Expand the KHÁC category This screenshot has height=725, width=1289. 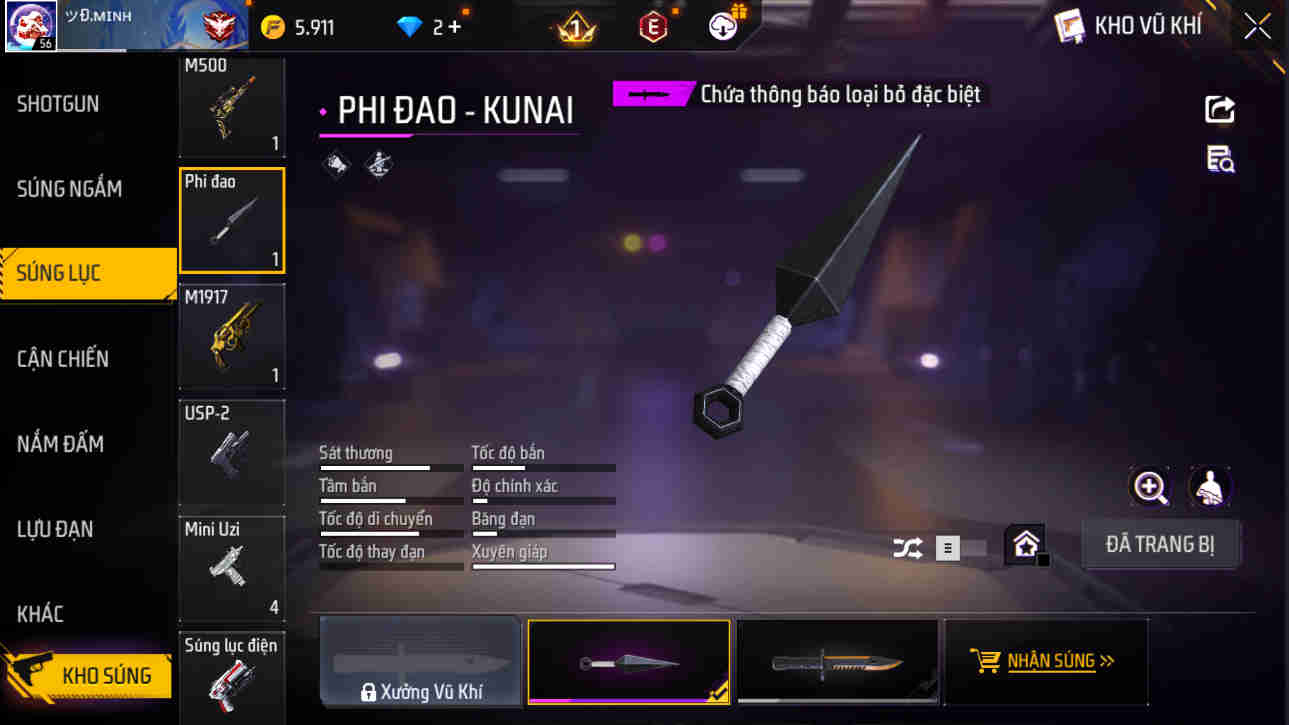[x=42, y=614]
